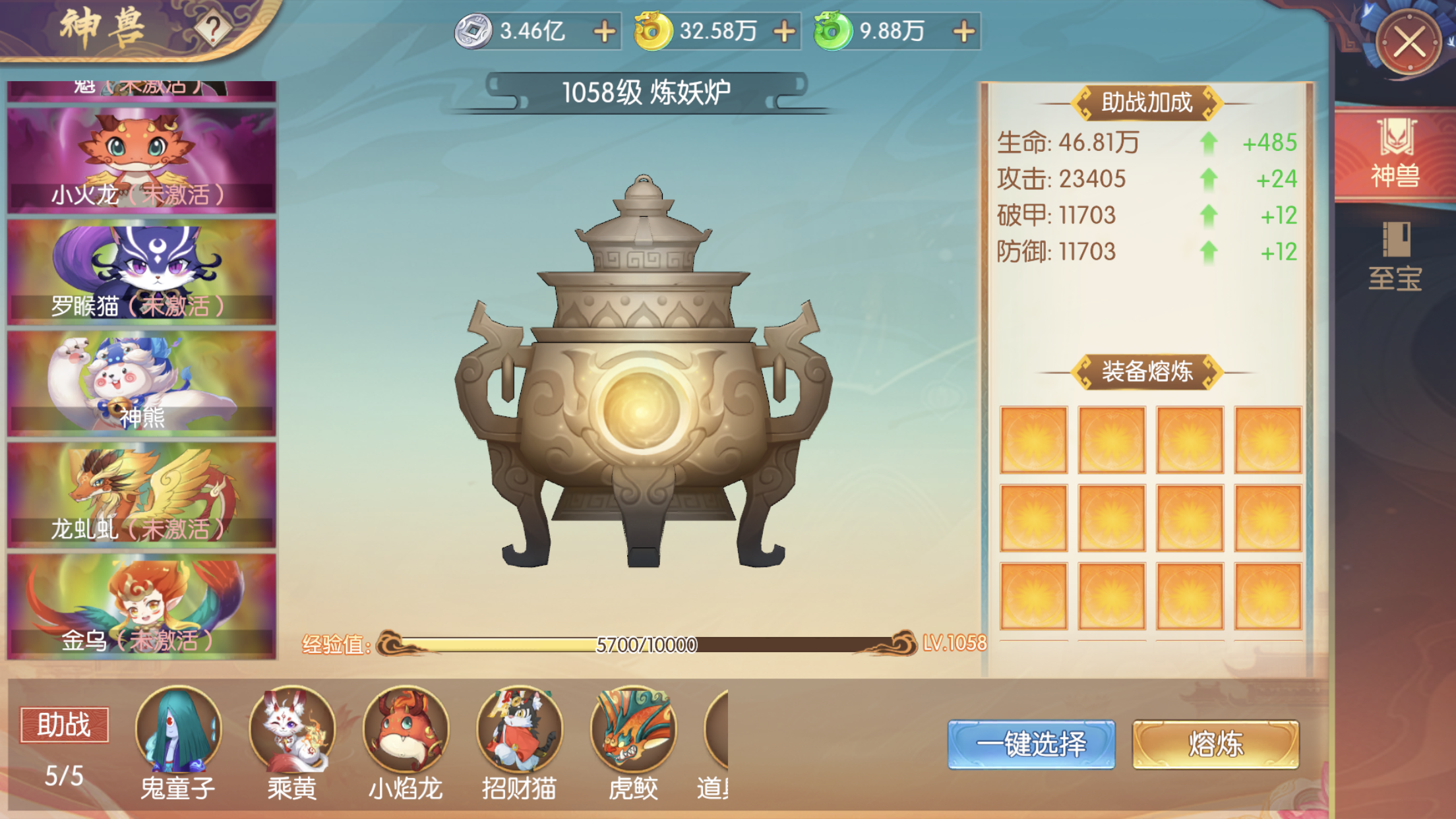Image resolution: width=1456 pixels, height=819 pixels.
Task: Choose the 神熊 beast entry
Action: 142,382
